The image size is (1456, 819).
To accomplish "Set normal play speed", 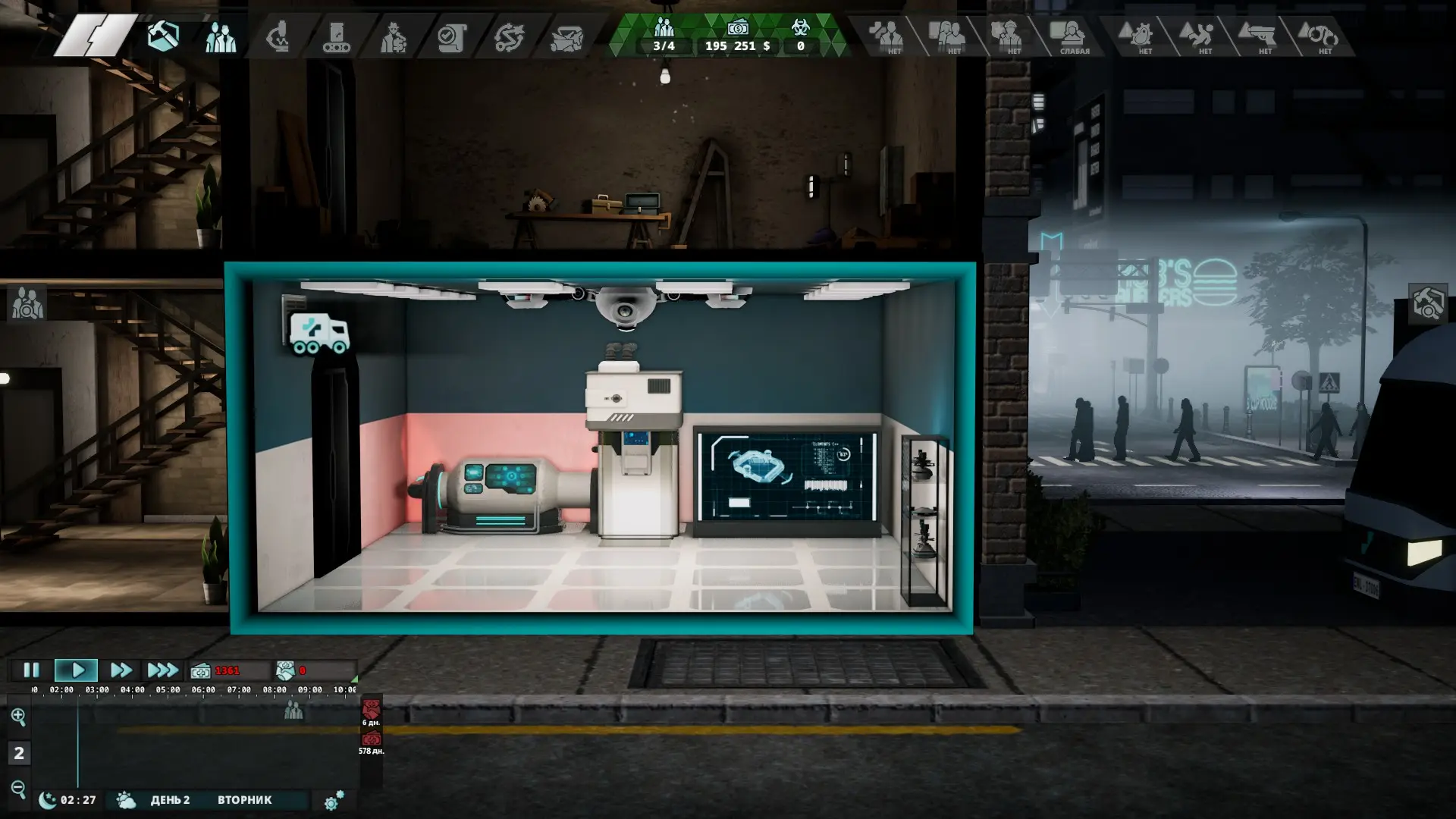I will [77, 670].
